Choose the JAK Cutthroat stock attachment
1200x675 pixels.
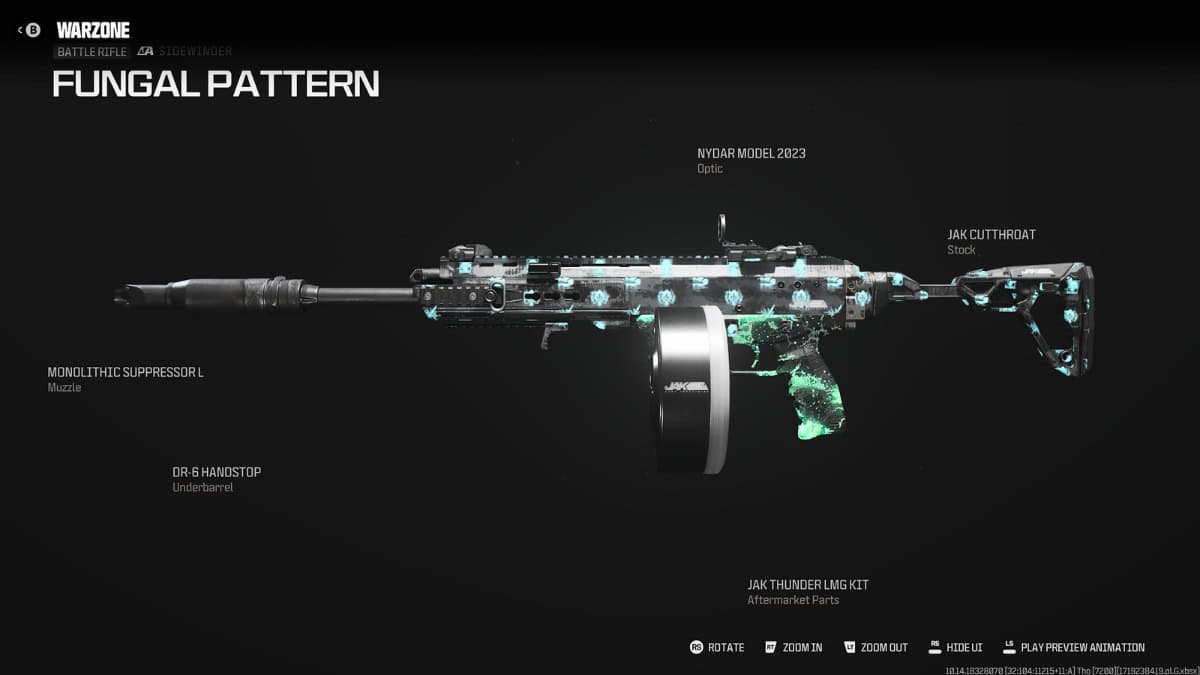coord(991,235)
